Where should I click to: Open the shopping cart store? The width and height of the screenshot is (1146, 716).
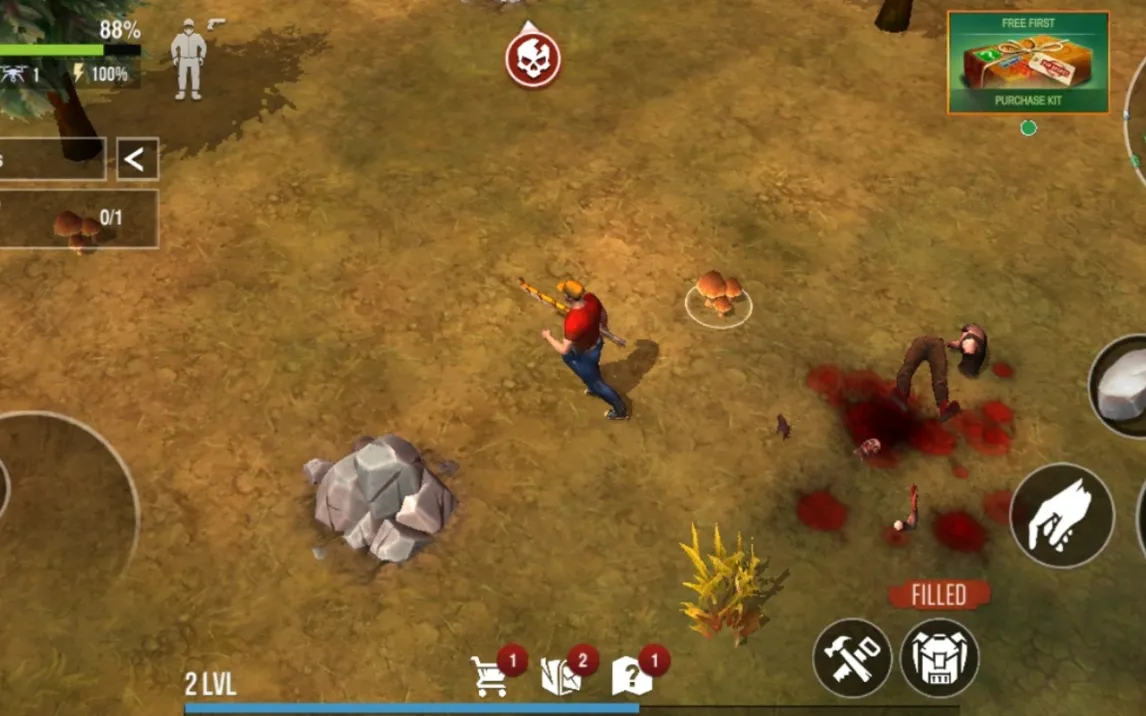coord(490,677)
